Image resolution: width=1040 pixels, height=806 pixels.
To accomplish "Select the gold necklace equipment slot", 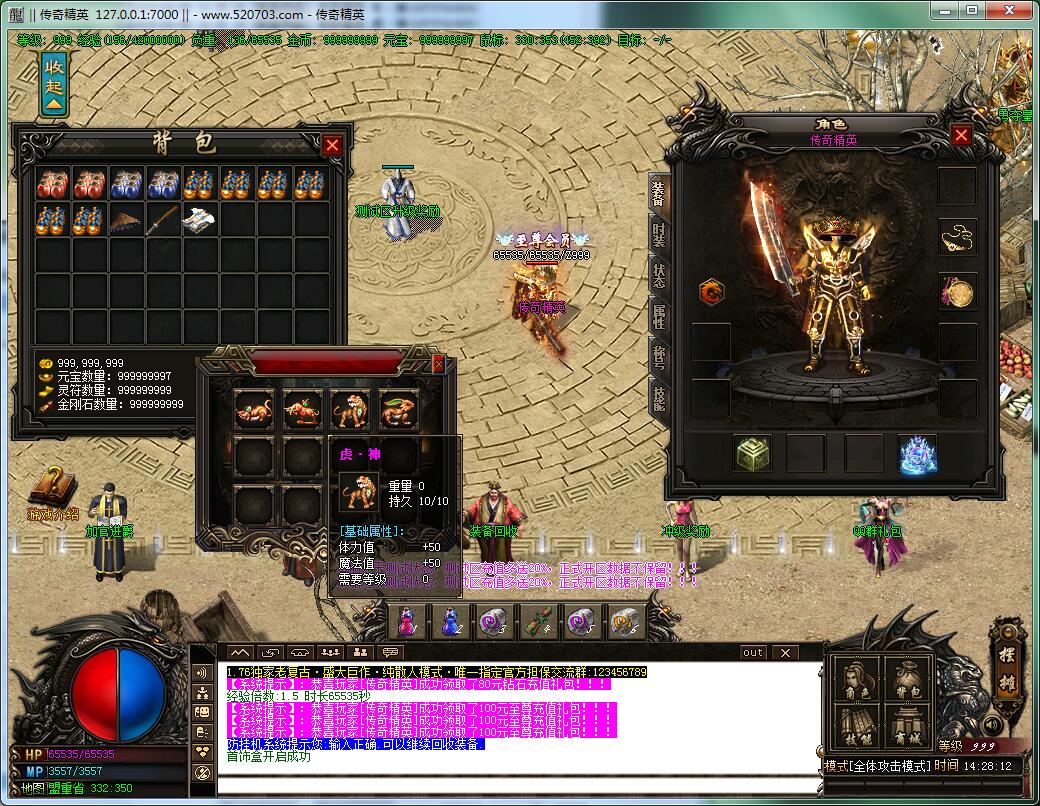I will (957, 236).
